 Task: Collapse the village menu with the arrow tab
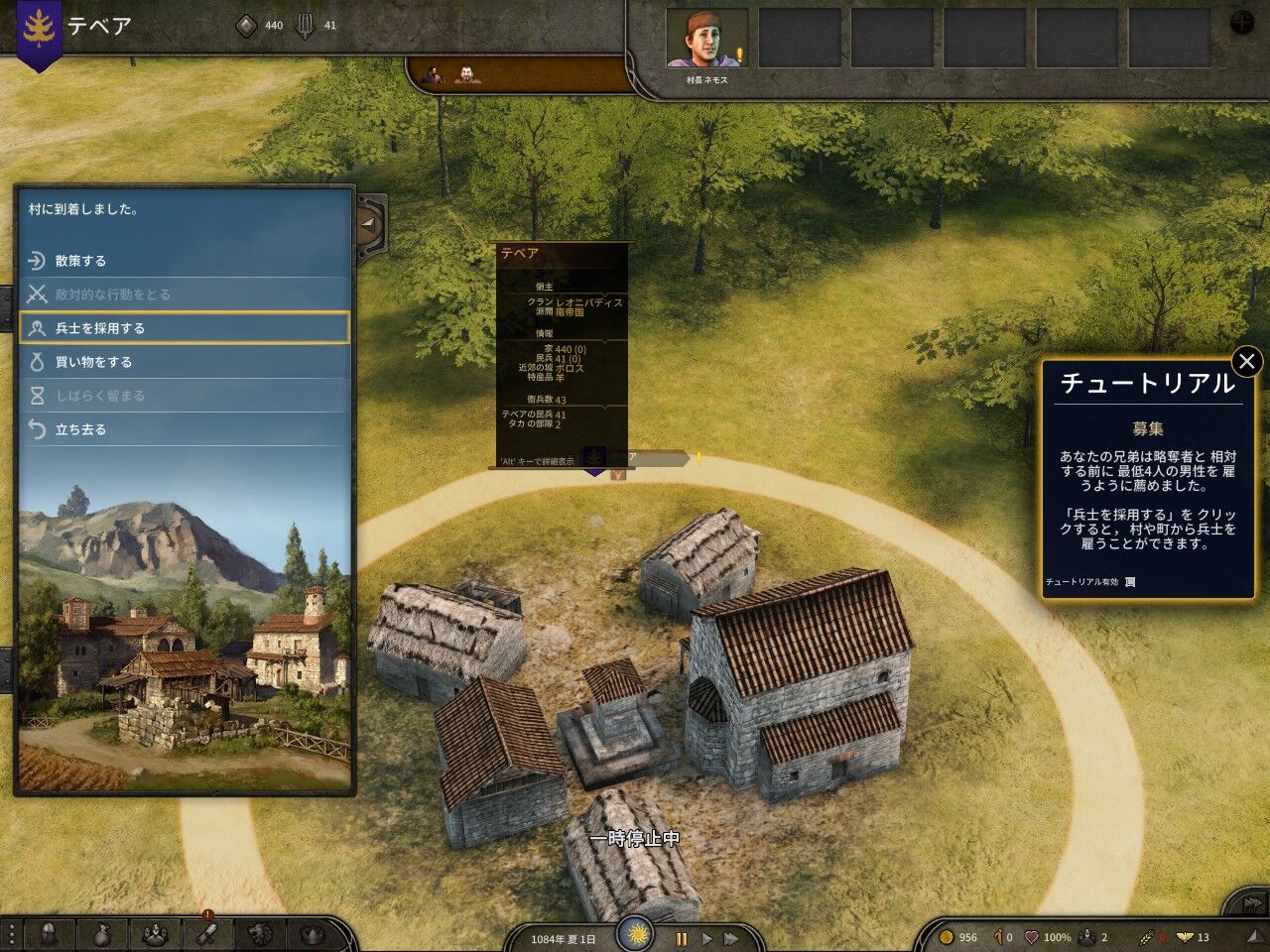[x=370, y=224]
